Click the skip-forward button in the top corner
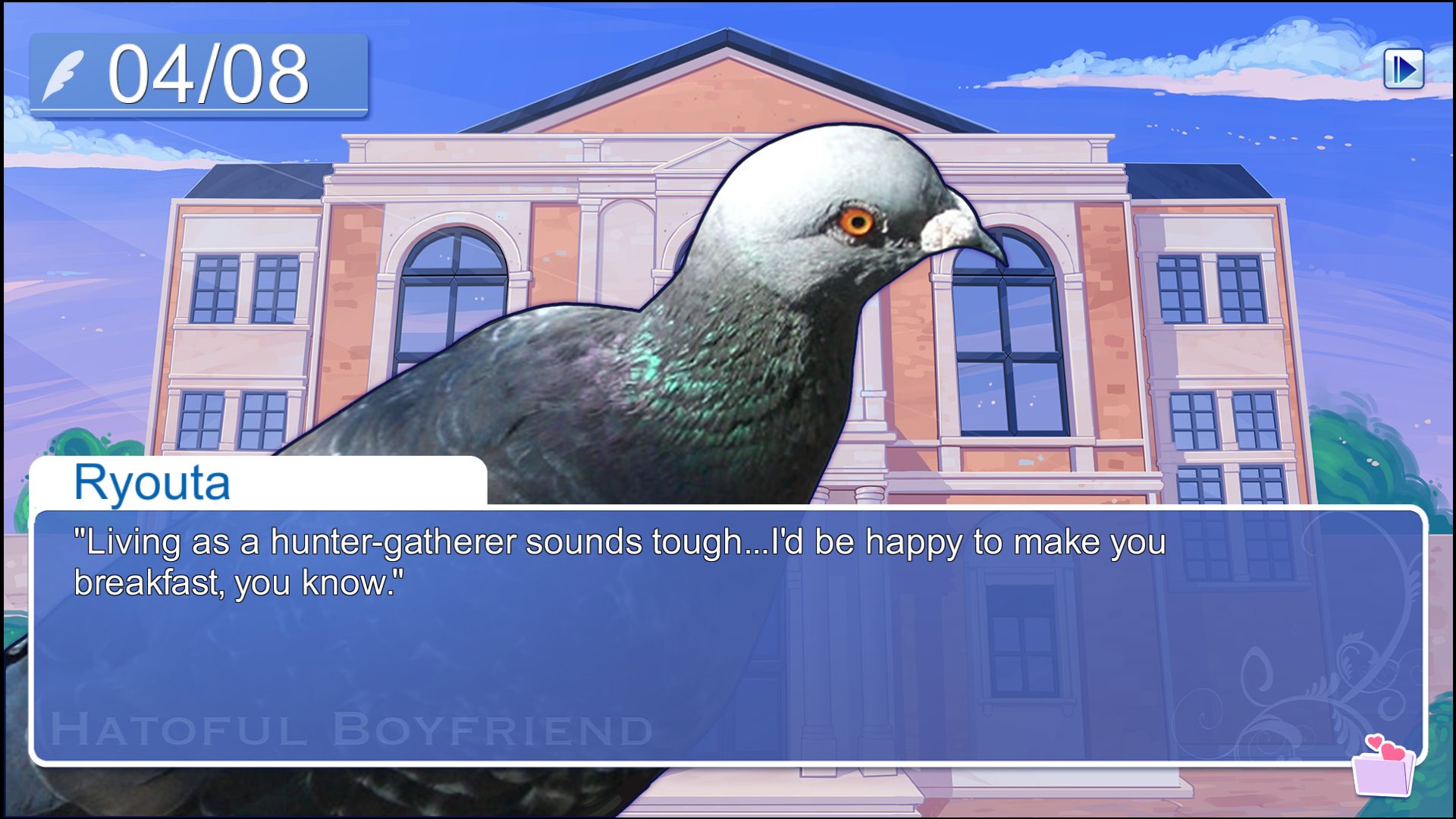This screenshot has height=819, width=1456. [1403, 70]
